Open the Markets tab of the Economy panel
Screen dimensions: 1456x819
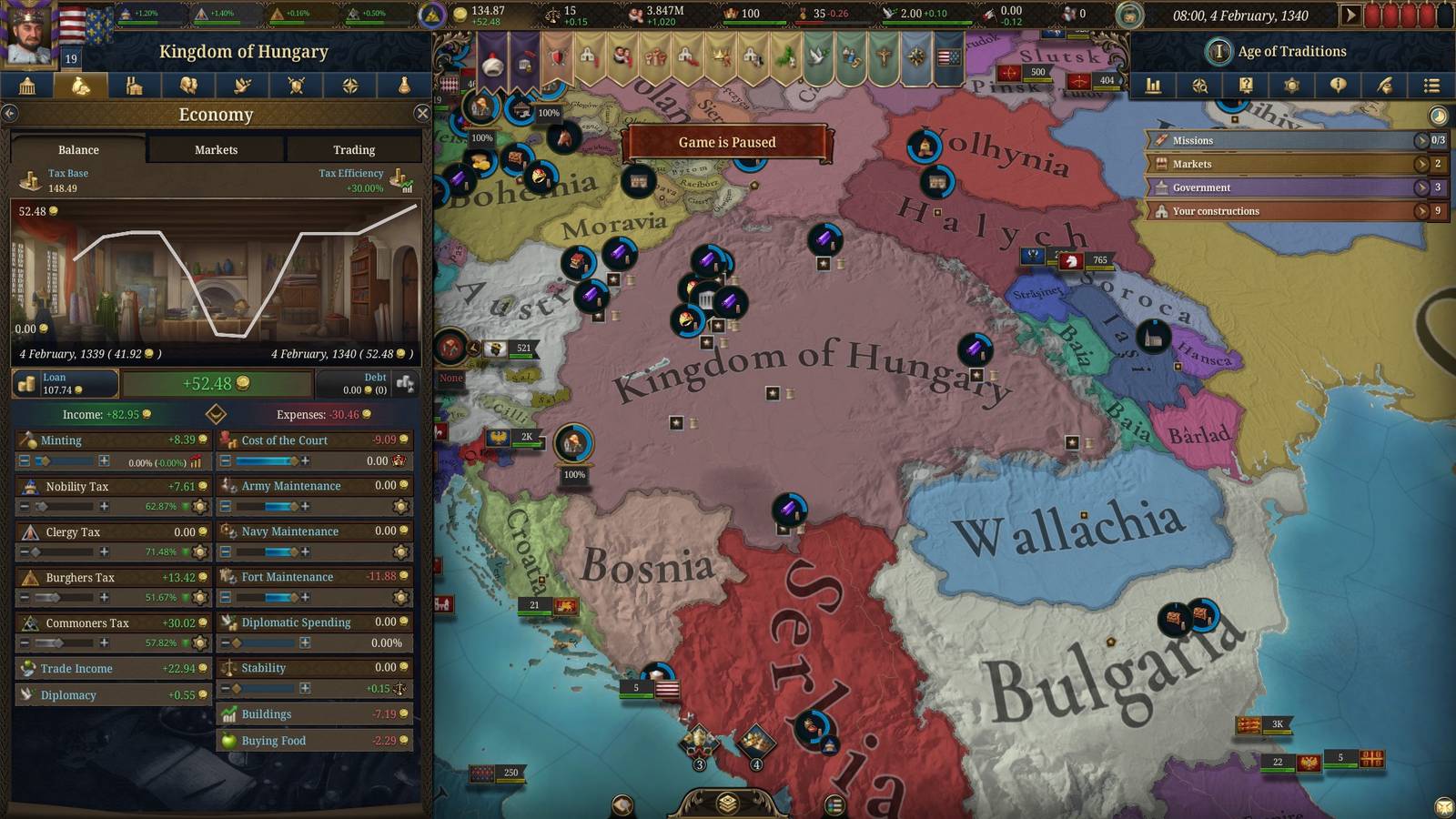click(x=216, y=149)
